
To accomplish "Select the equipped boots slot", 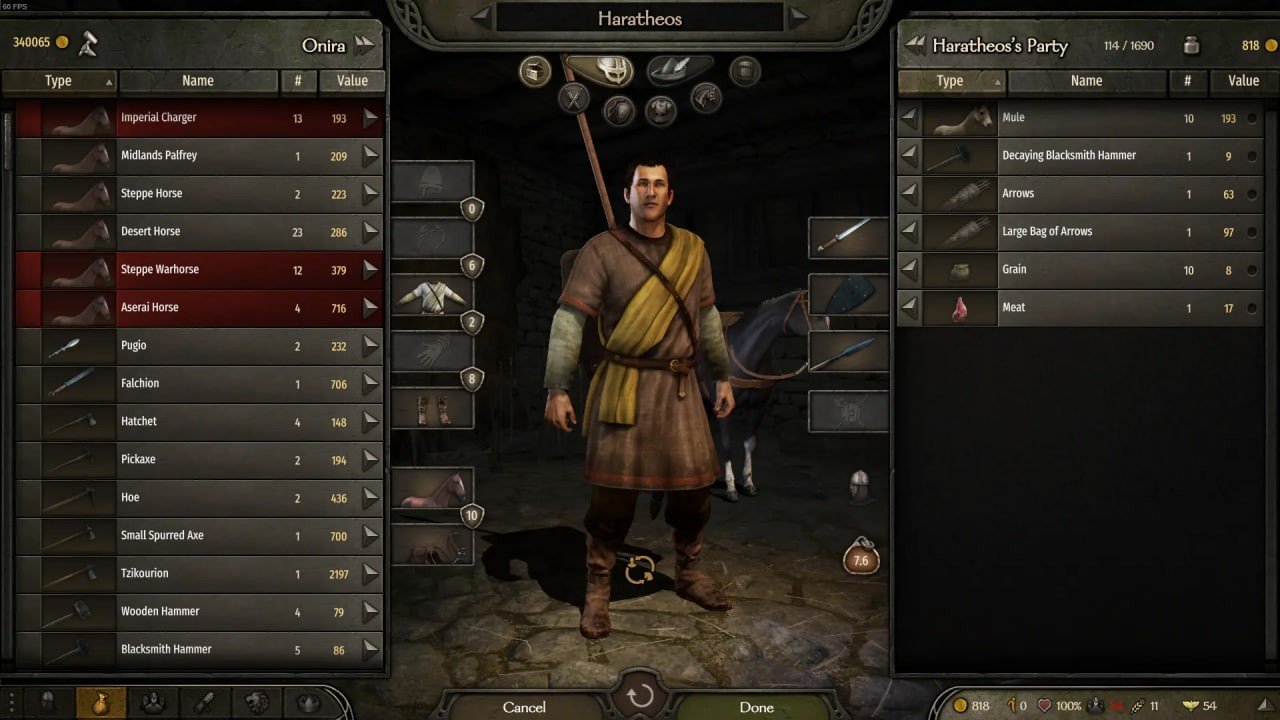I will (x=432, y=409).
